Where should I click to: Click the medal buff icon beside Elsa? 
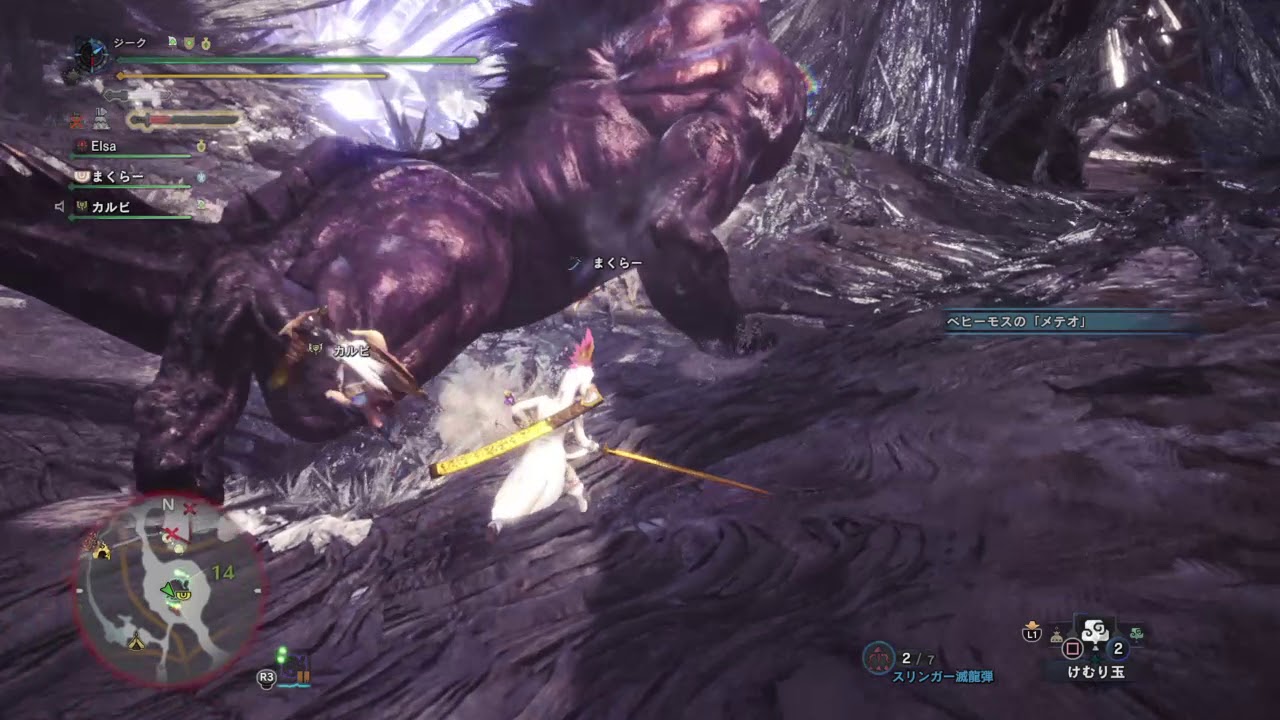201,145
